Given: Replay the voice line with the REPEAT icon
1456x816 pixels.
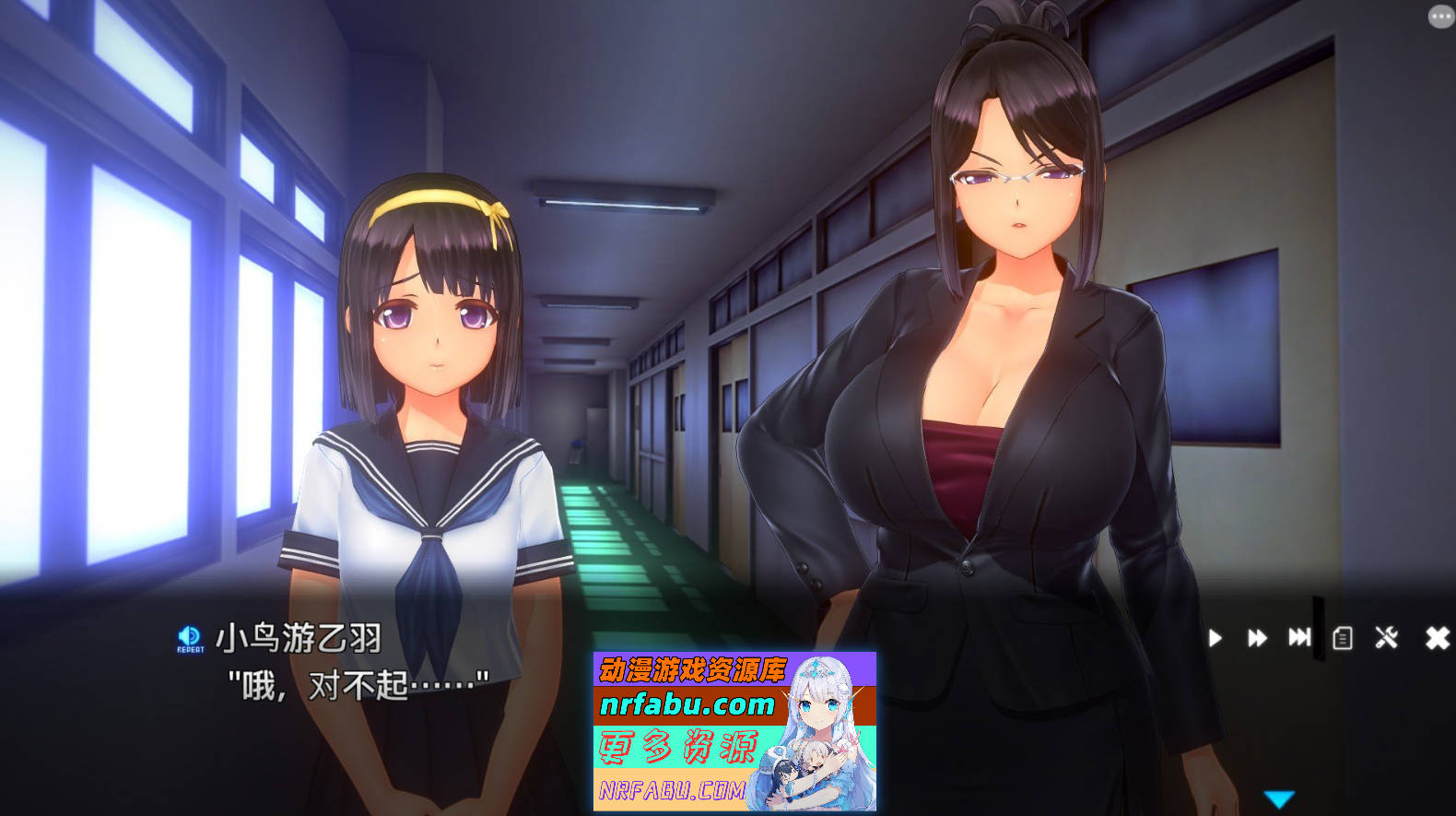Looking at the screenshot, I should coord(189,638).
